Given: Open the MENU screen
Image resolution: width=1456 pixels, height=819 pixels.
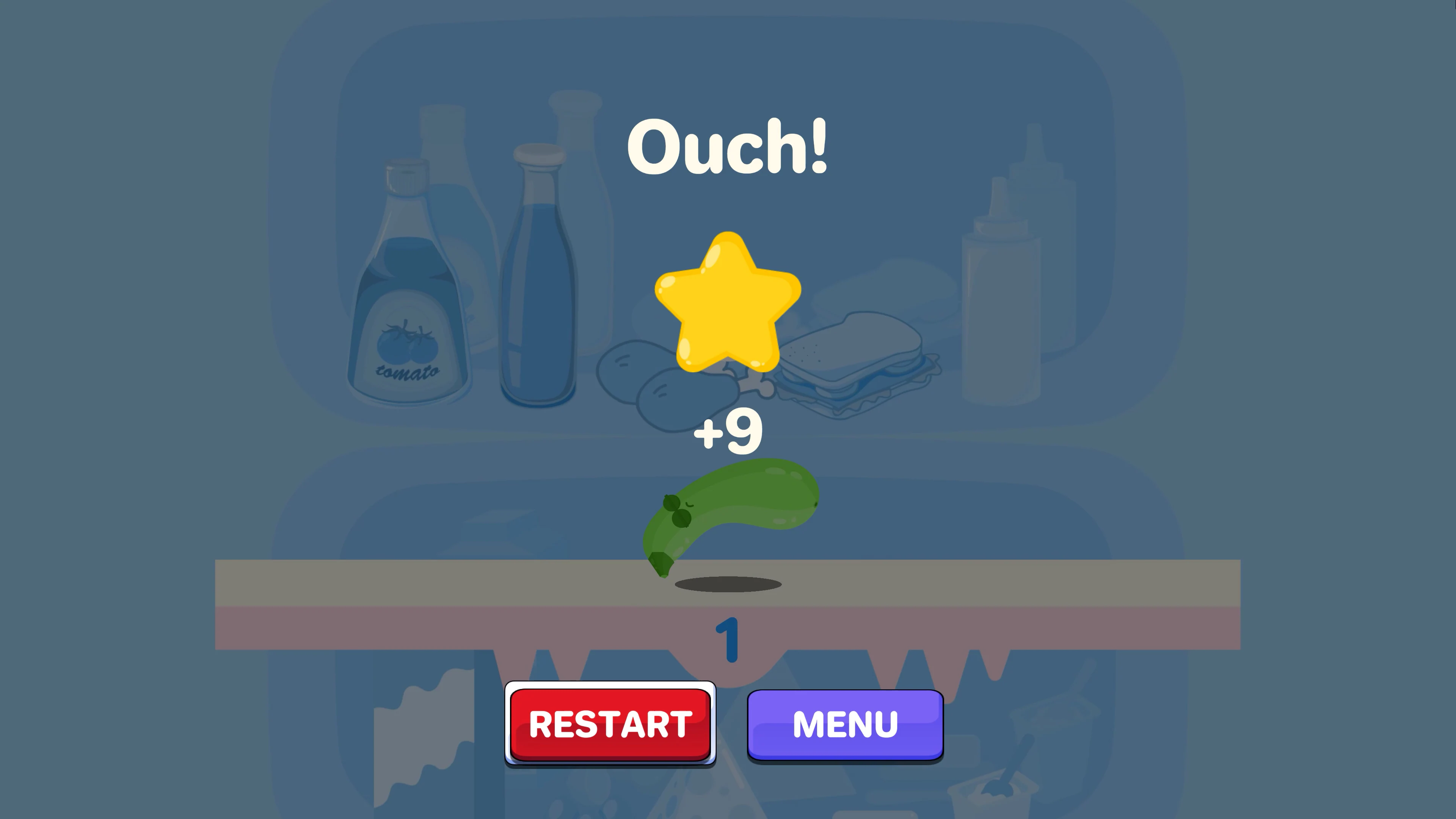Looking at the screenshot, I should [844, 725].
